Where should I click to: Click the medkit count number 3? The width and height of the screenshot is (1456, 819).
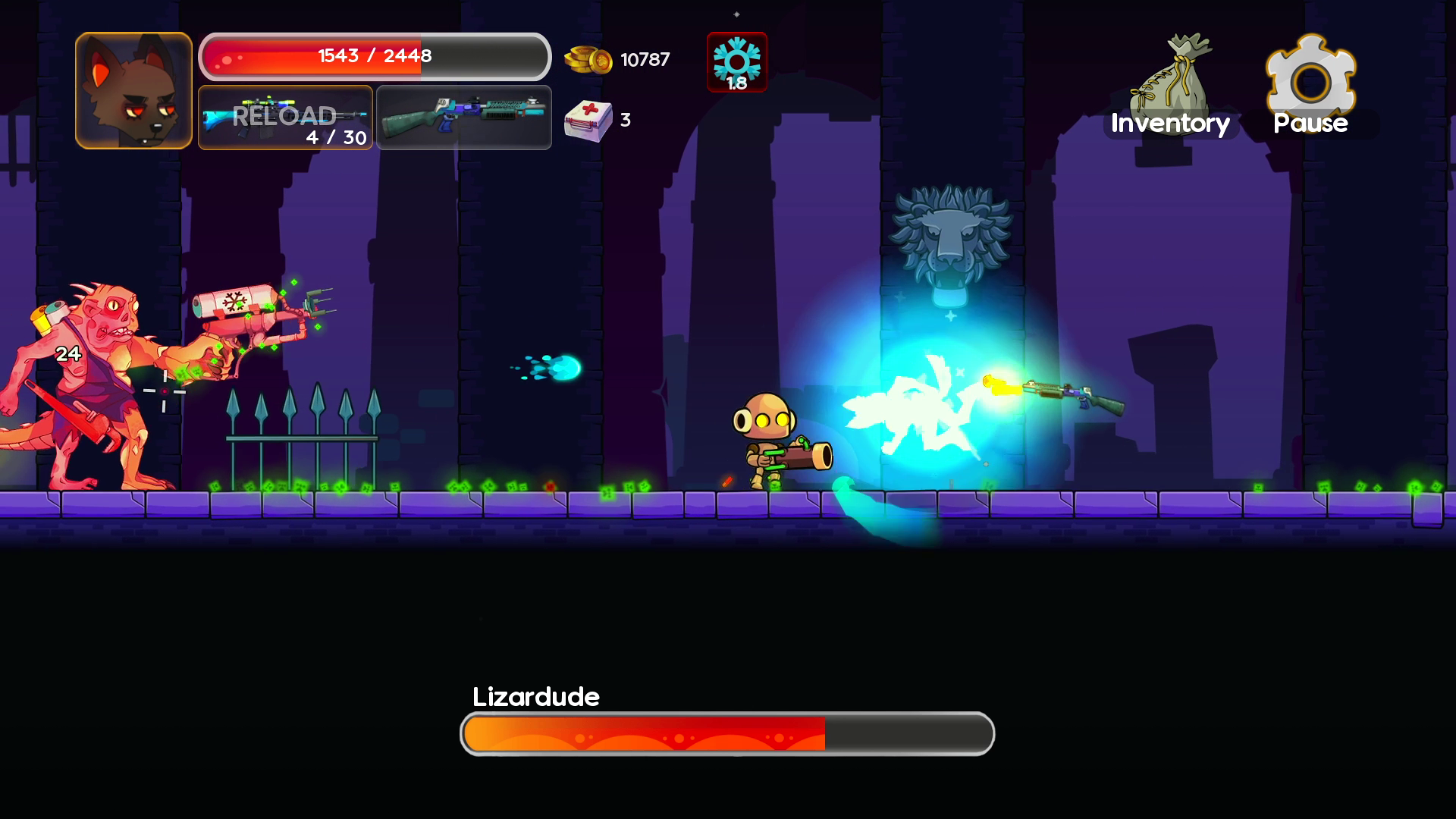[625, 120]
